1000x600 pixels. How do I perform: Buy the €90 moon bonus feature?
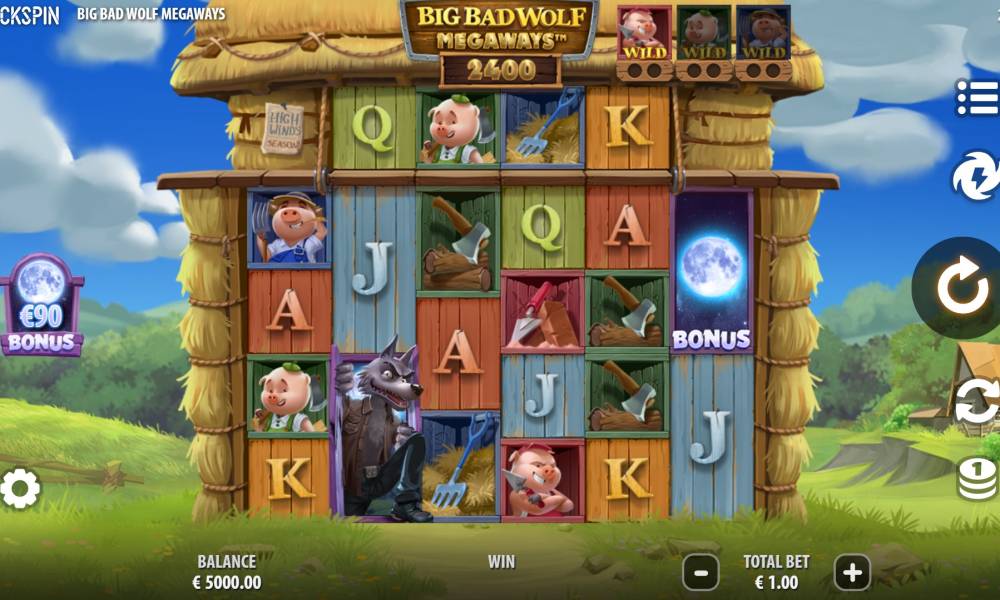click(42, 304)
